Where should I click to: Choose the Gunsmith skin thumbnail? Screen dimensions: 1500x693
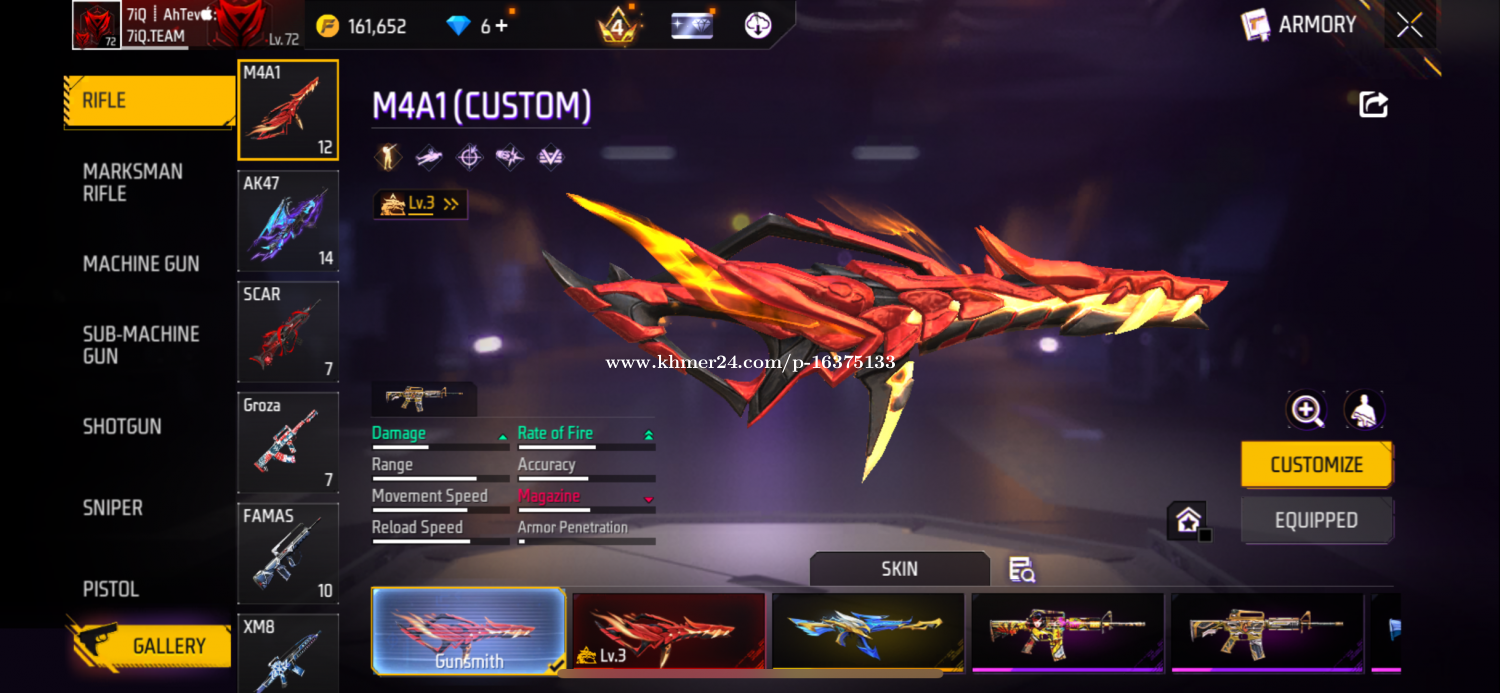(x=468, y=631)
